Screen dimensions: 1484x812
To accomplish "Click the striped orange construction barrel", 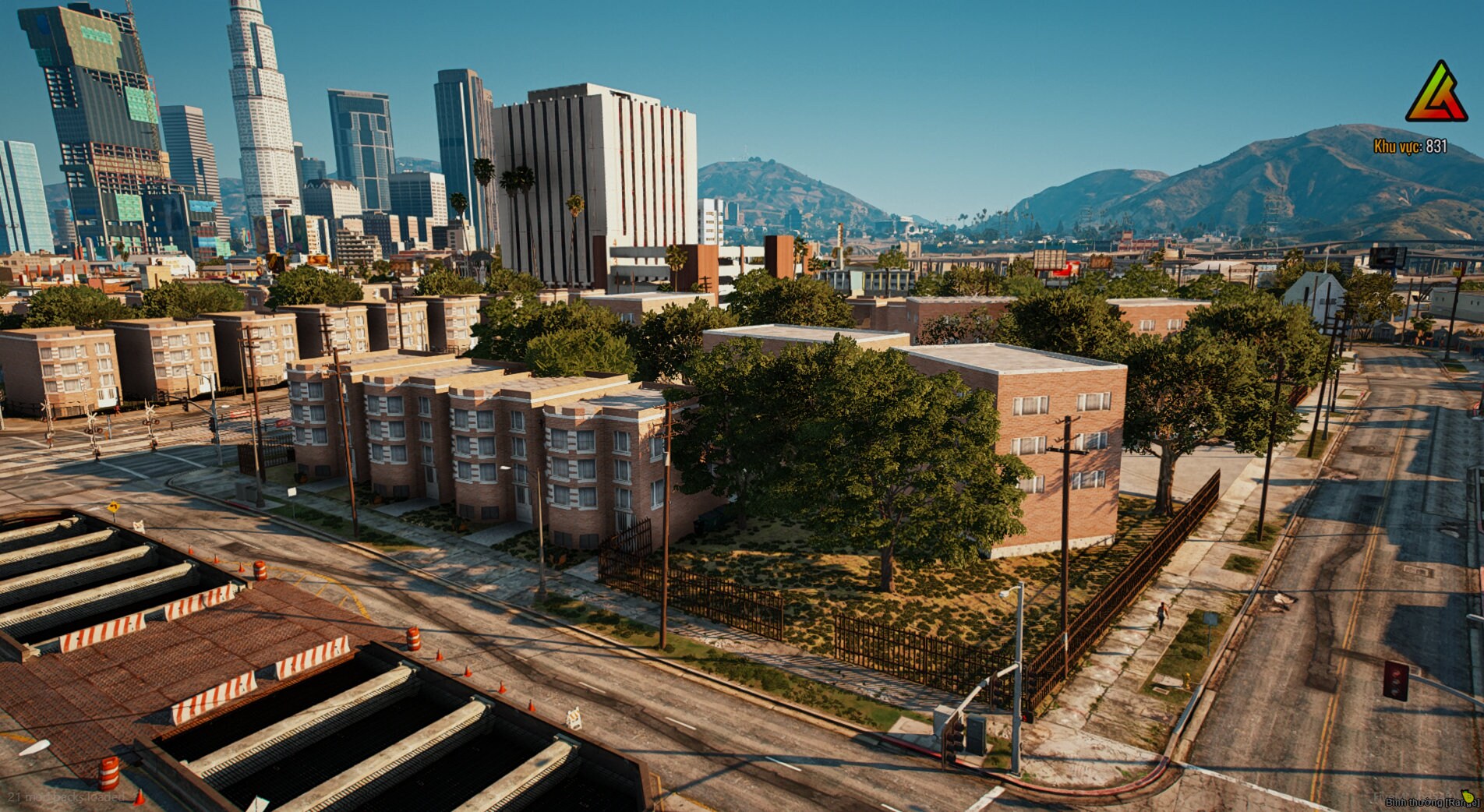I will (414, 639).
